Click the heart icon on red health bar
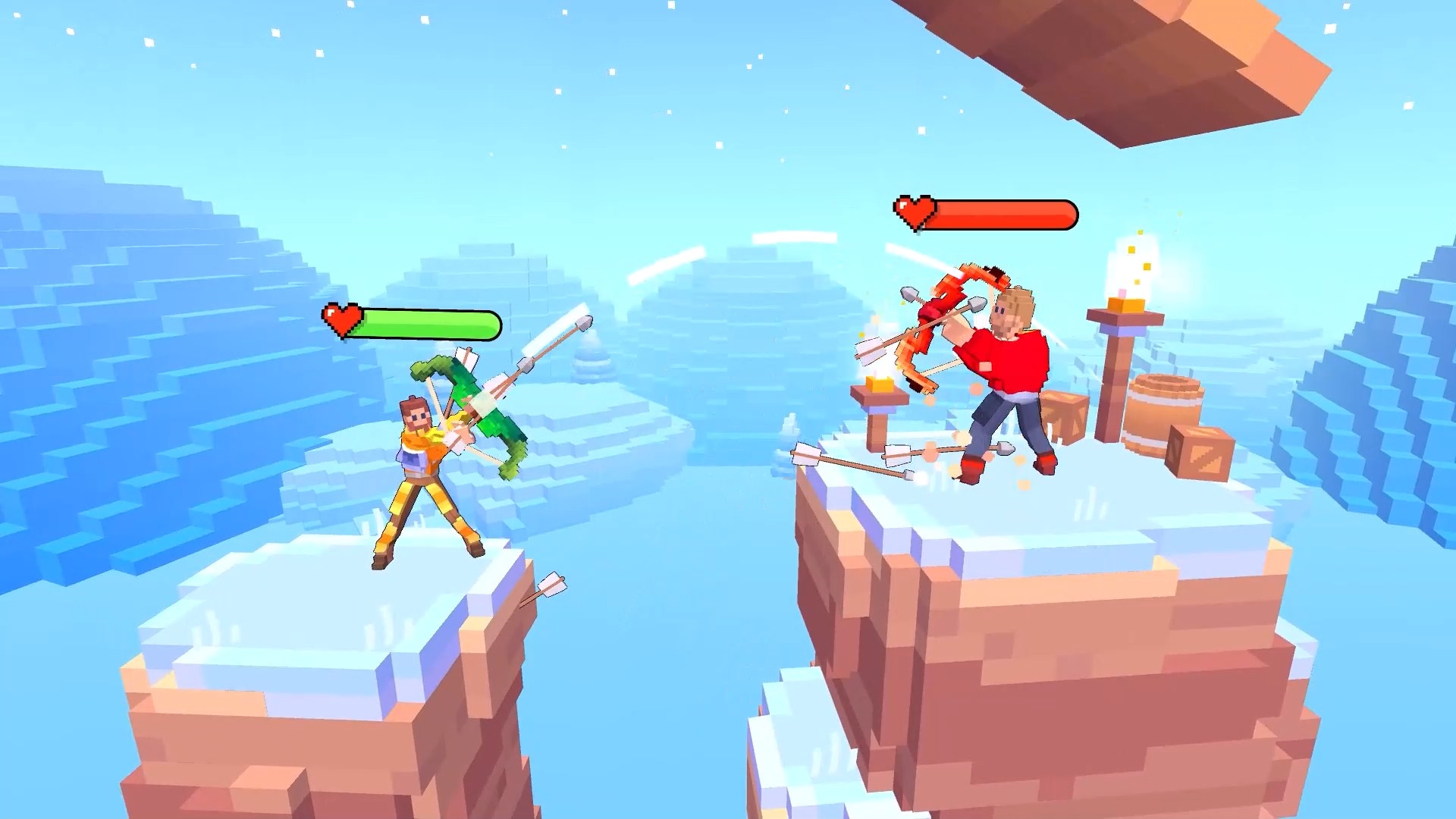The image size is (1456, 819). [915, 213]
